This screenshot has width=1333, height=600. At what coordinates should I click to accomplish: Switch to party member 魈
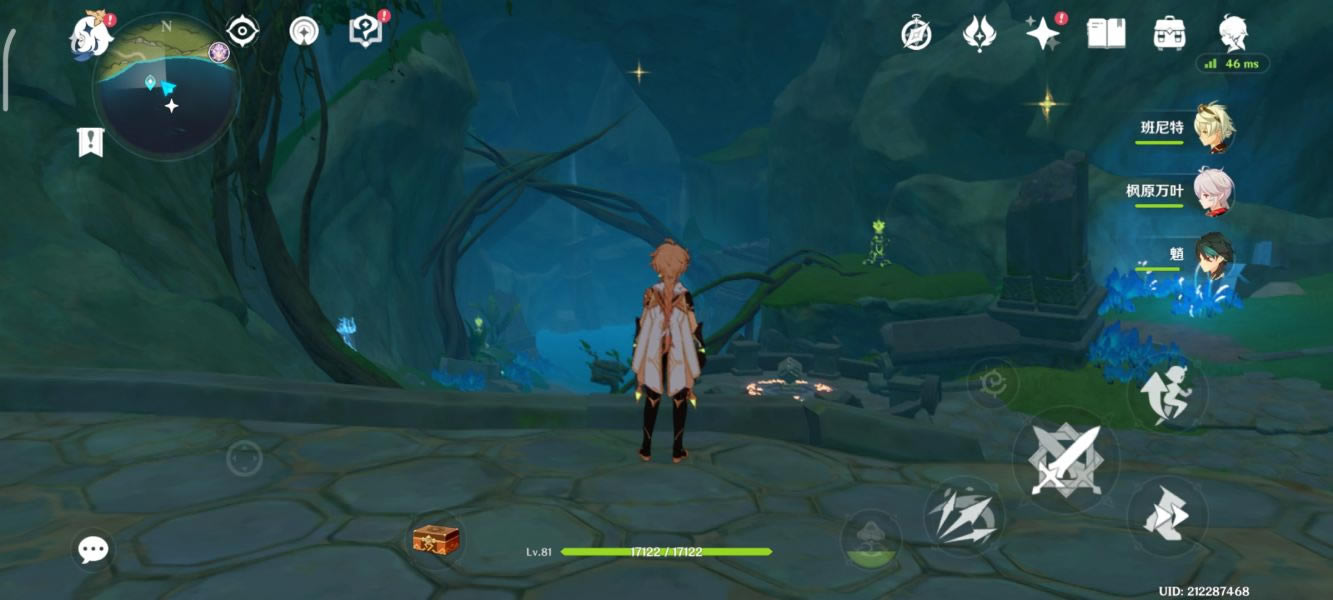1214,255
